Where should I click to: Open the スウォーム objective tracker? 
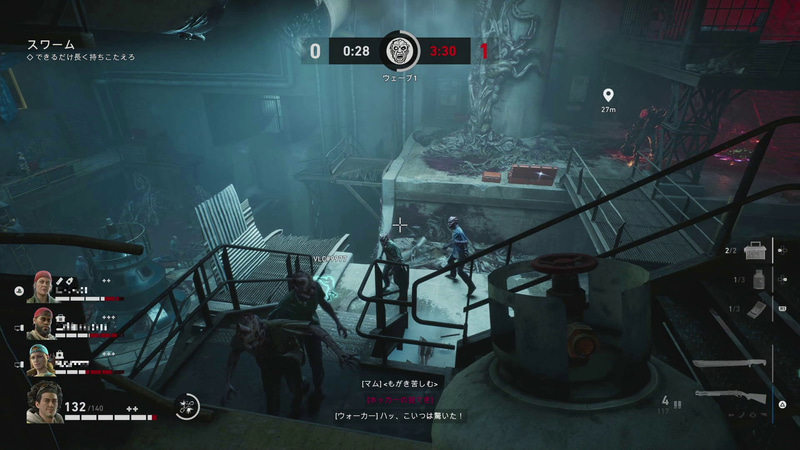coord(48,45)
